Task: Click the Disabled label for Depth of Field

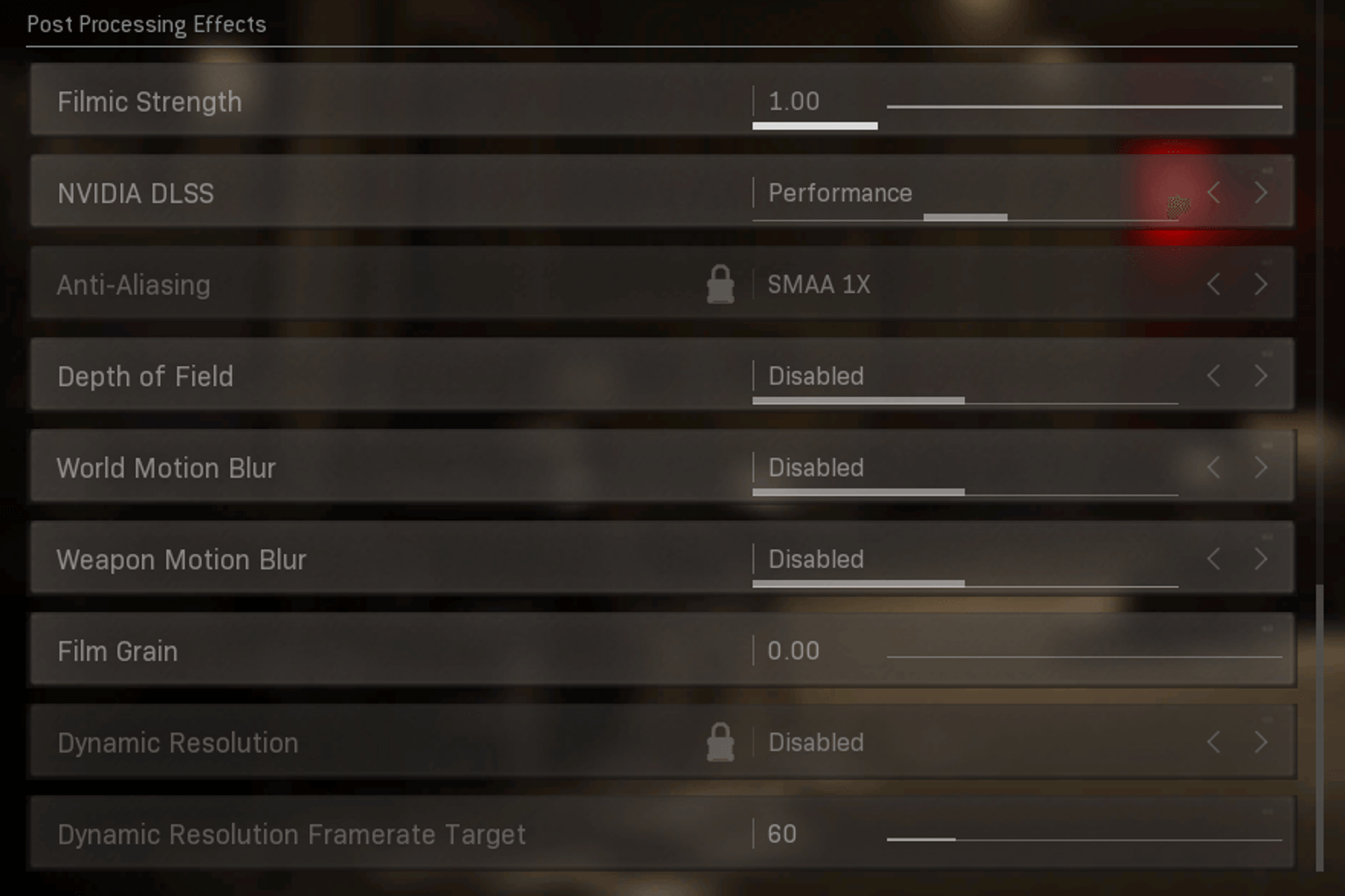Action: click(x=815, y=375)
